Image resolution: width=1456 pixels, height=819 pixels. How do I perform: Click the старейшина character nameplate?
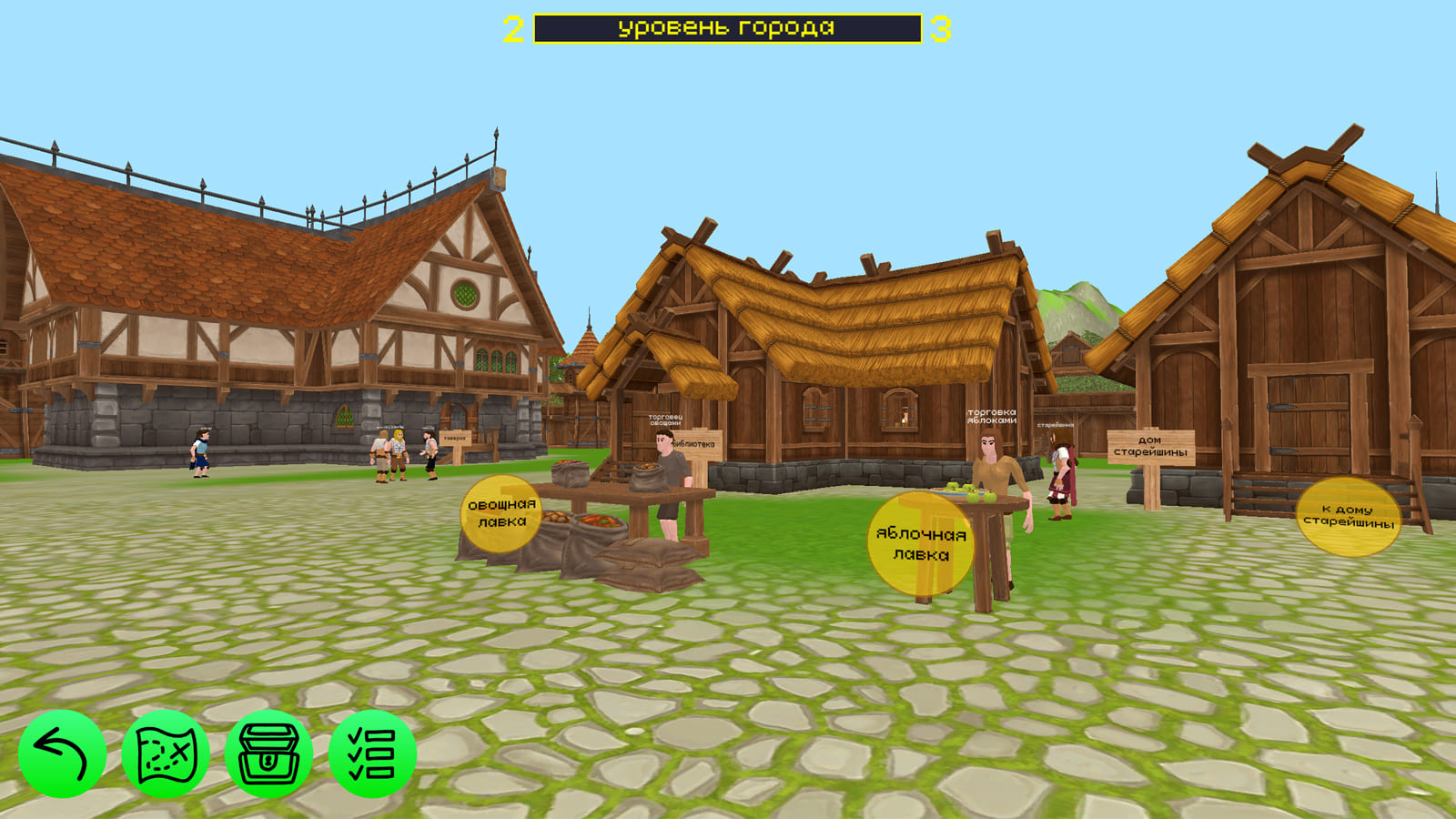point(1056,426)
